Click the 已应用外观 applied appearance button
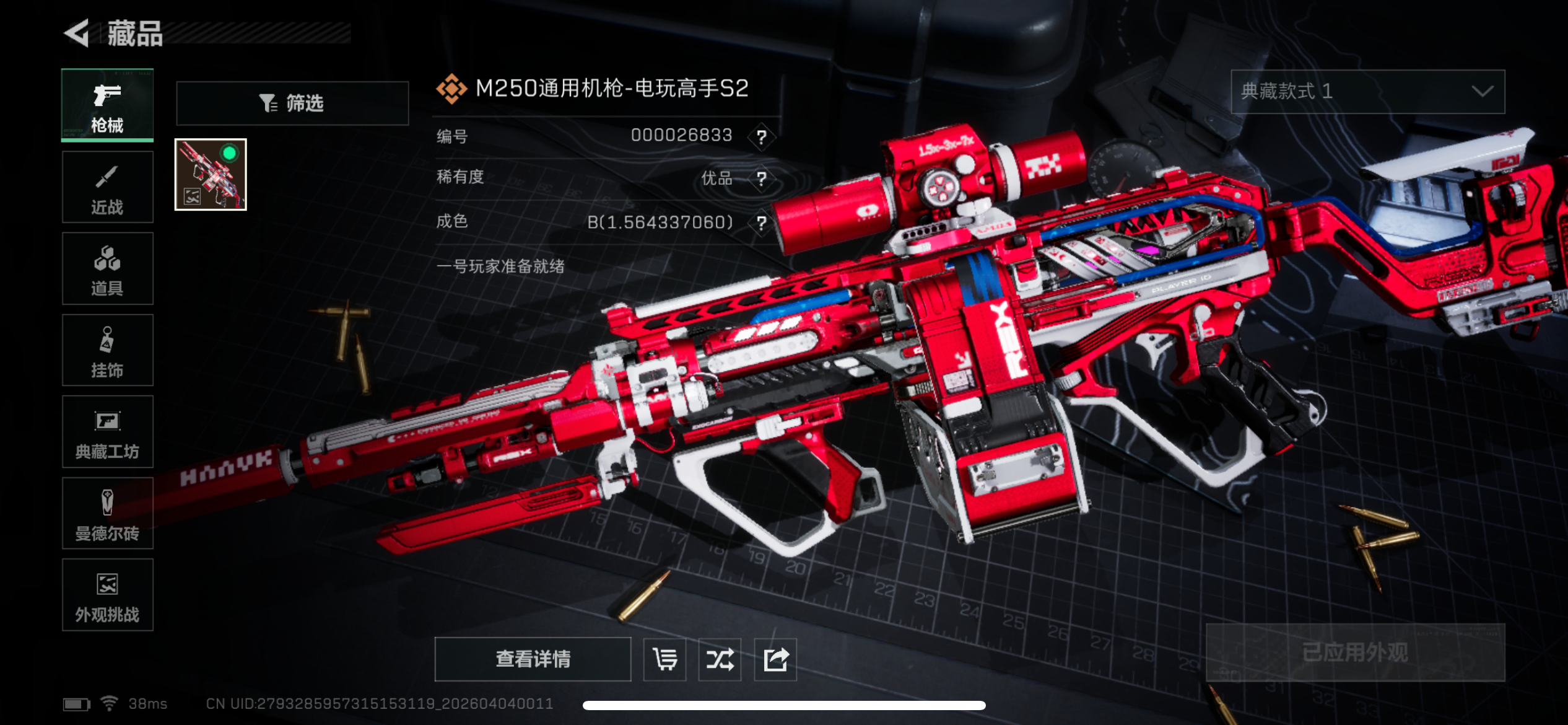This screenshot has height=725, width=1568. (1355, 652)
